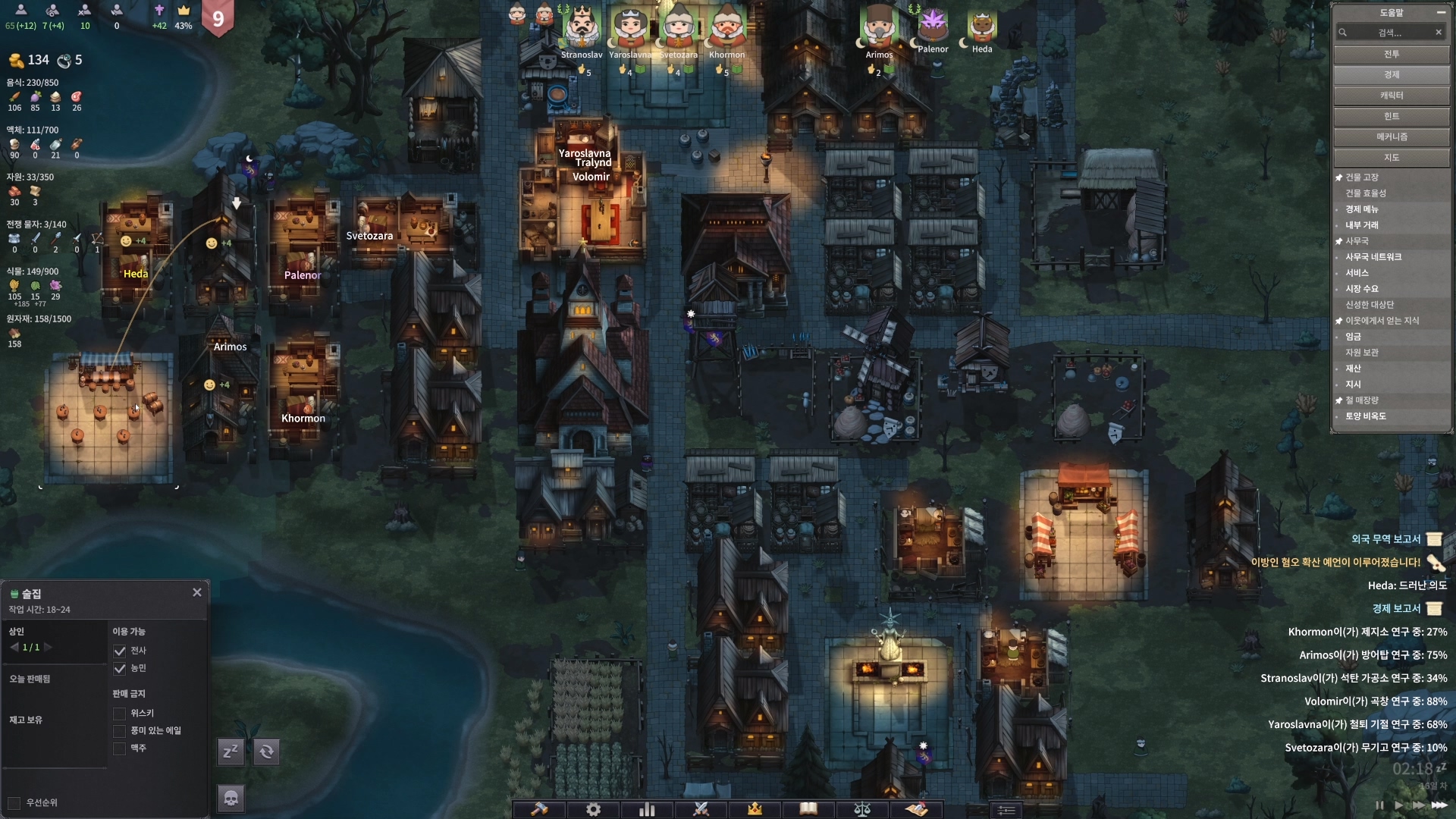Uncheck the 전사 availability checkbox

coord(119,651)
